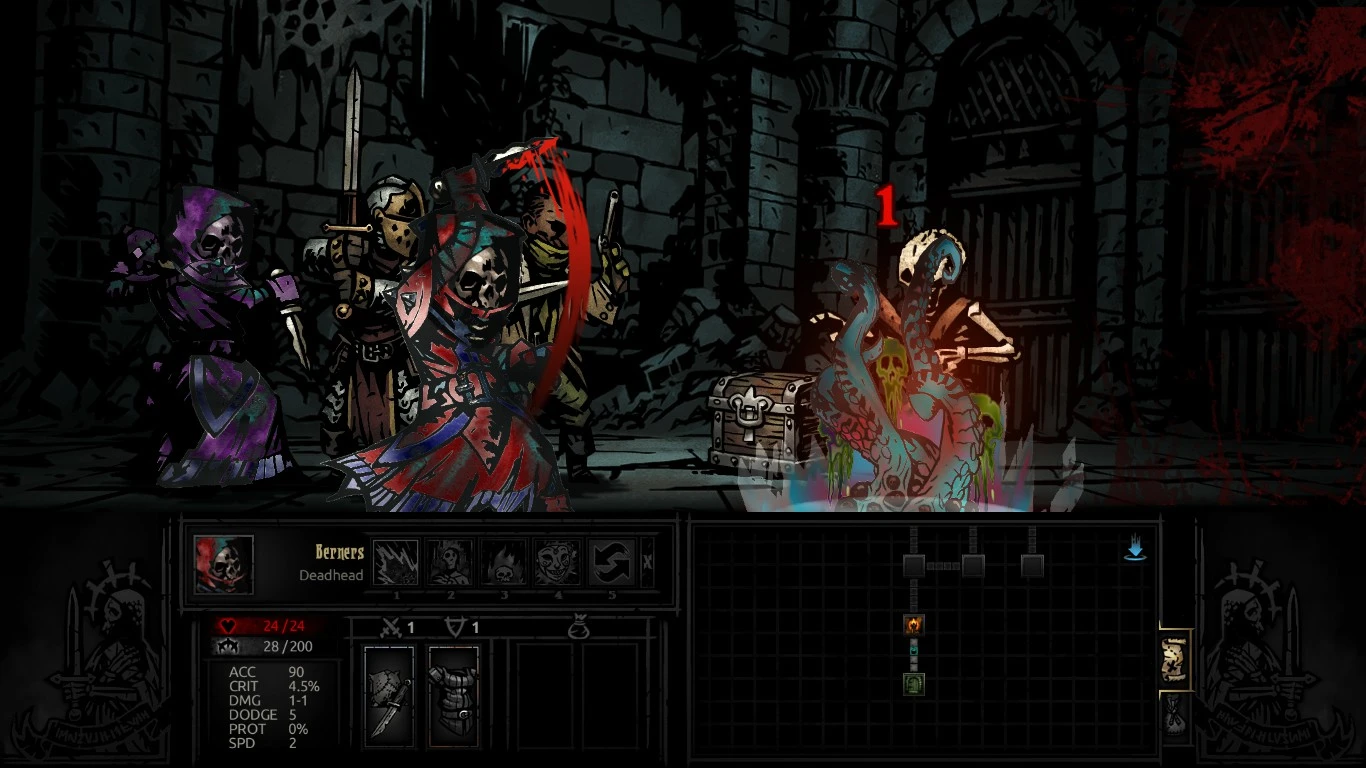Inspect the equipped dagger weapon slot

(x=389, y=694)
